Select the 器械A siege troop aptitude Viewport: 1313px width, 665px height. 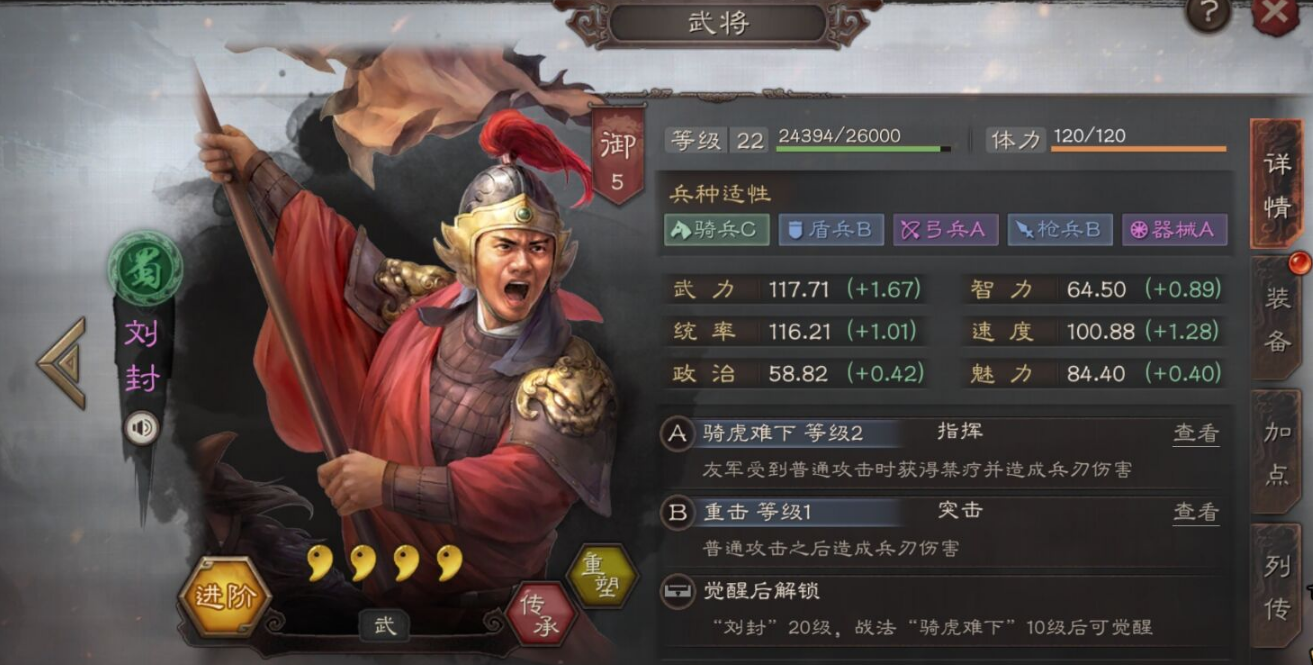point(1174,230)
